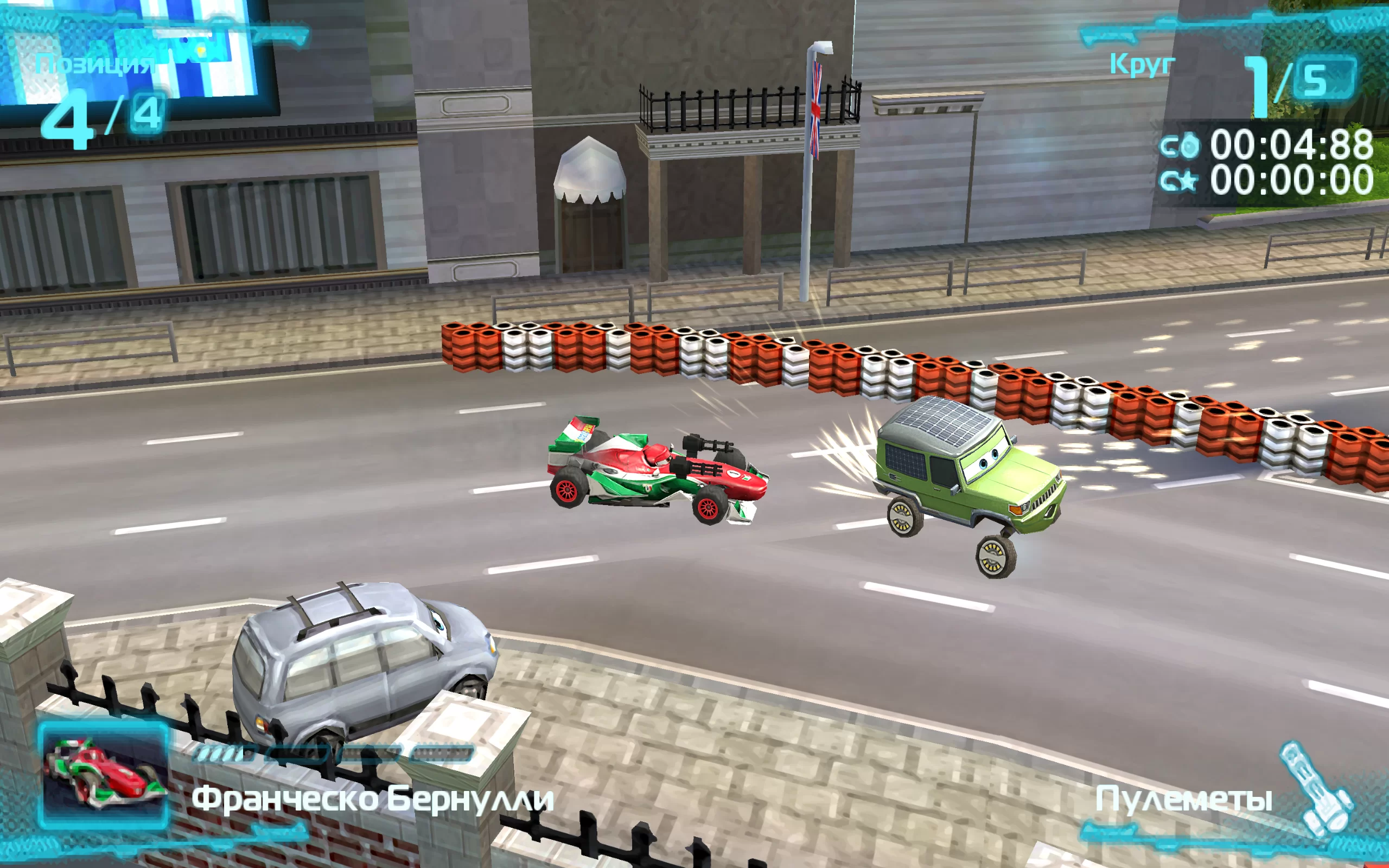This screenshot has width=1389, height=868.
Task: Select the Франческо Бернулли racer portrait
Action: (104, 776)
